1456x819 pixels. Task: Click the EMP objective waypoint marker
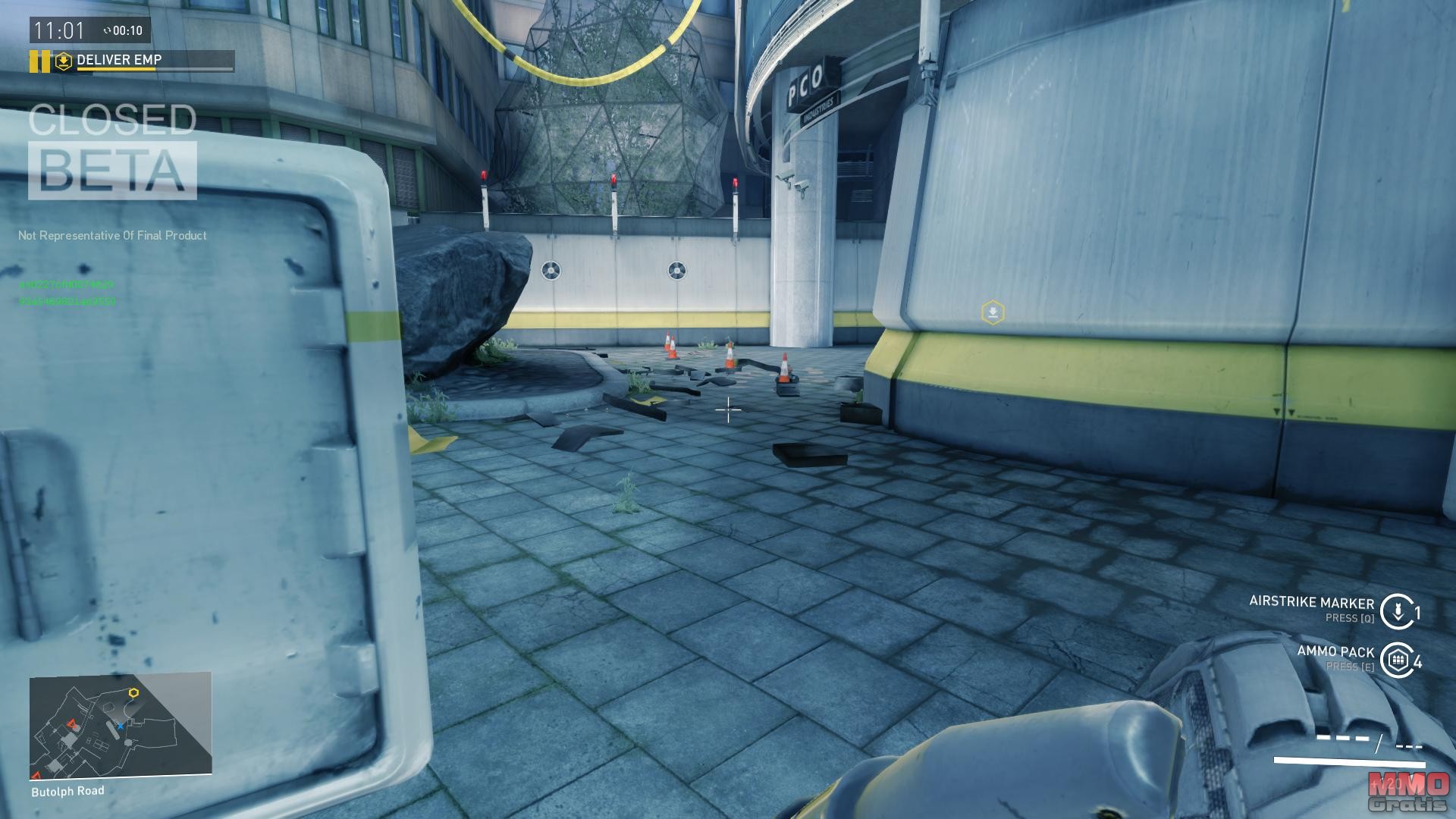click(993, 312)
